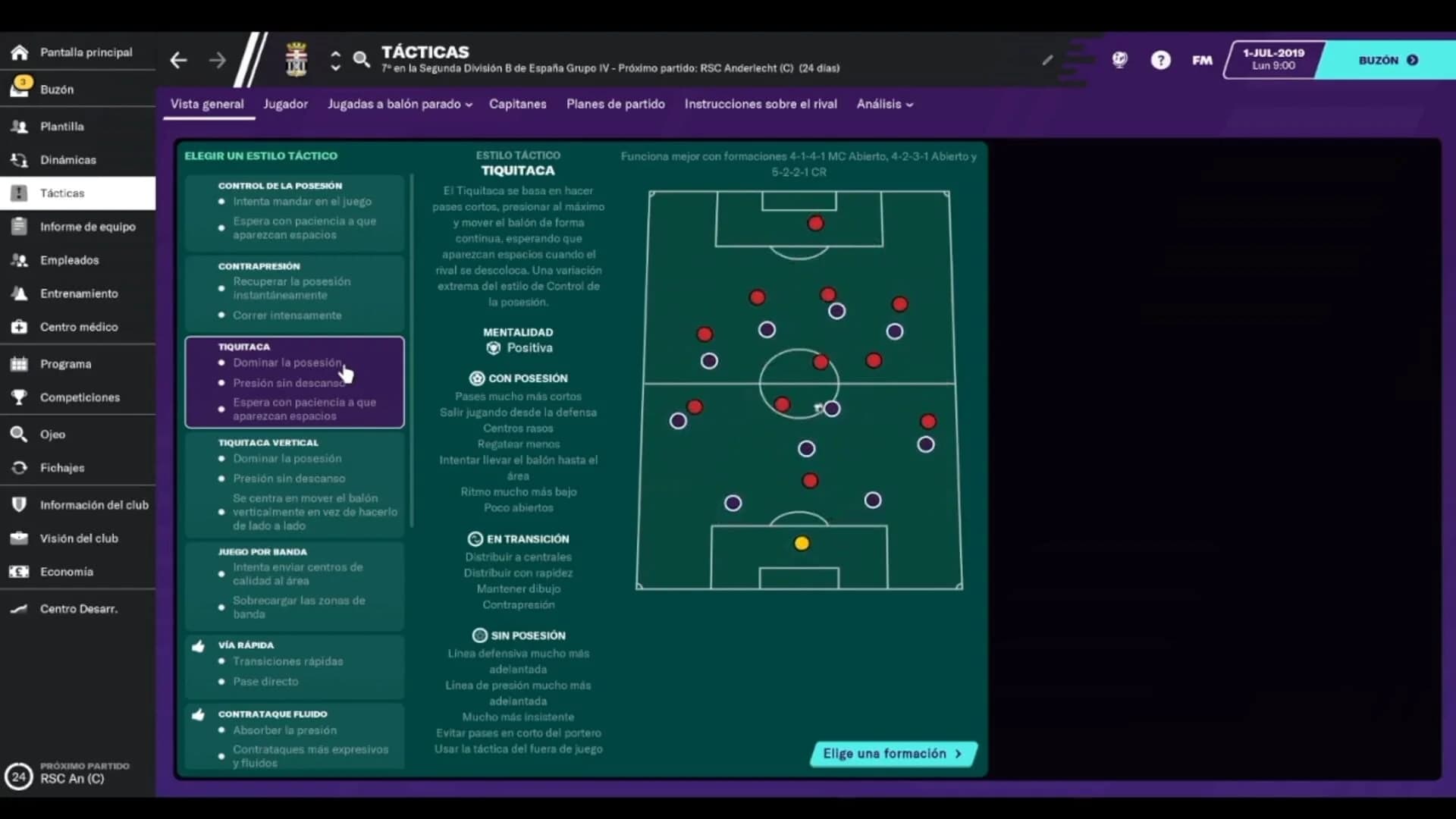Select the Dinámicas icon in sidebar
This screenshot has width=1456, height=819.
[x=19, y=160]
